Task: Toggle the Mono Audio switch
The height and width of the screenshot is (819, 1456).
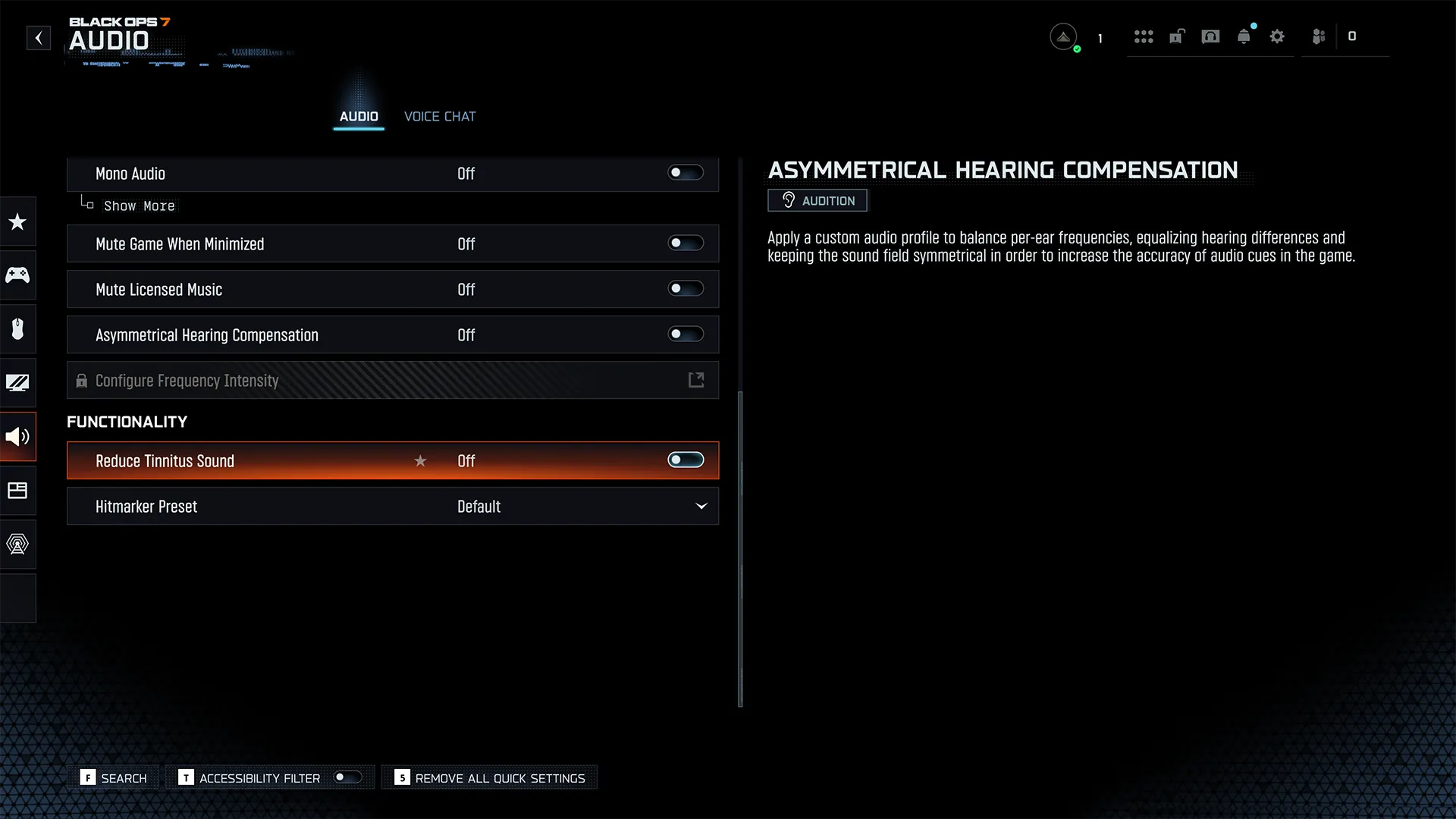Action: click(x=685, y=173)
